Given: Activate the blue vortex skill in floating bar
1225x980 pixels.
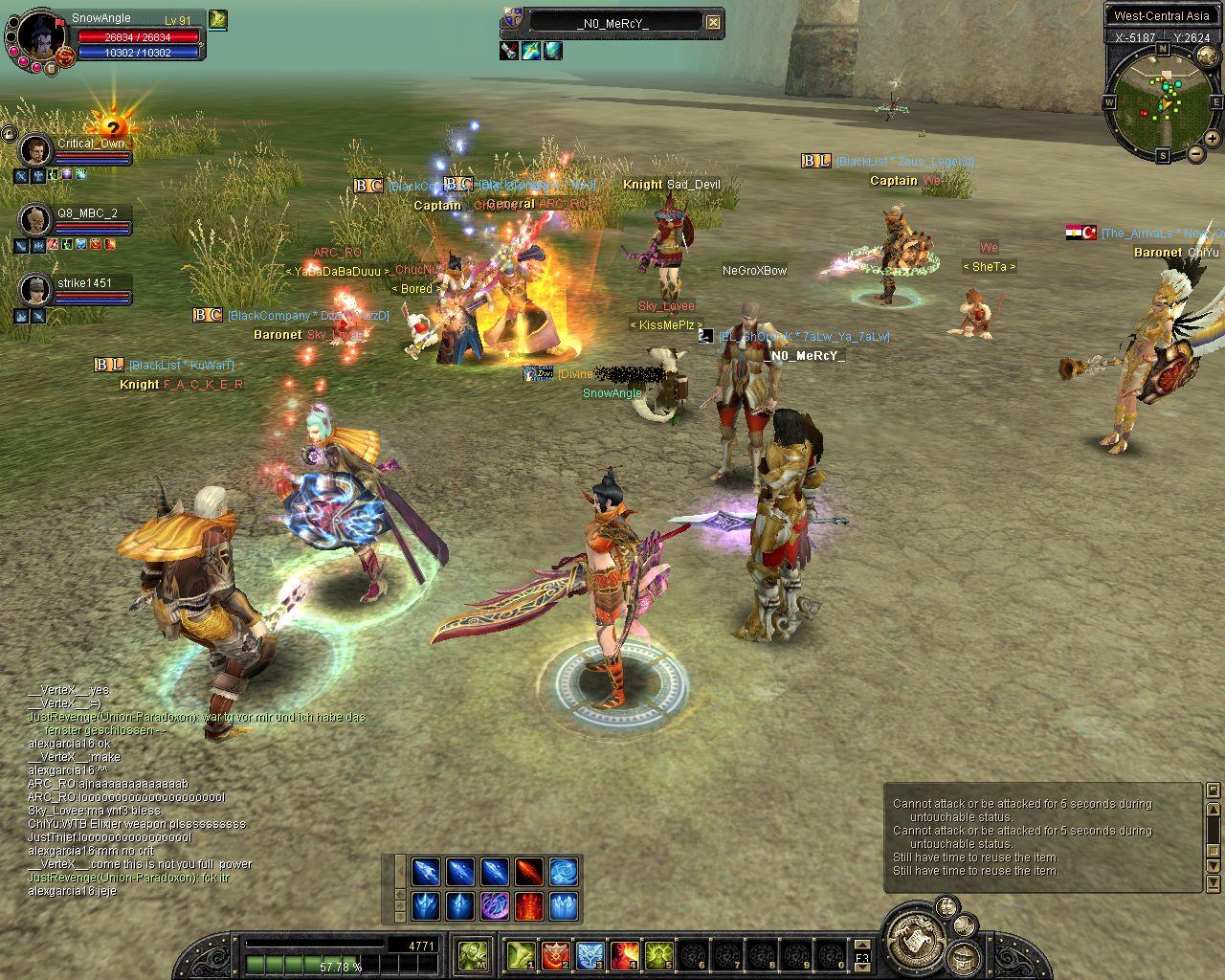Looking at the screenshot, I should (x=564, y=871).
